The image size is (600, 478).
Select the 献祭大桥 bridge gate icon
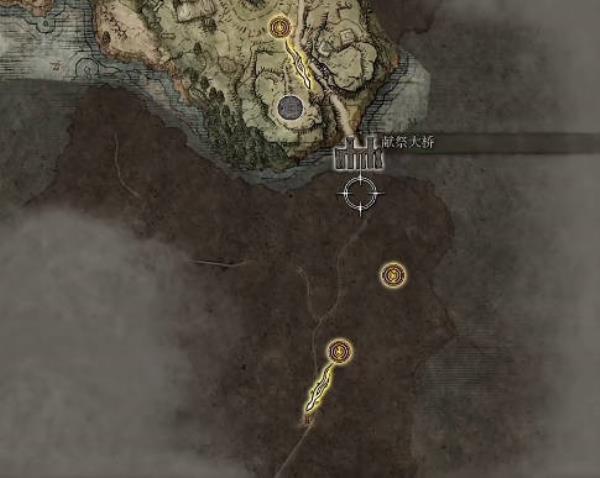tap(350, 154)
